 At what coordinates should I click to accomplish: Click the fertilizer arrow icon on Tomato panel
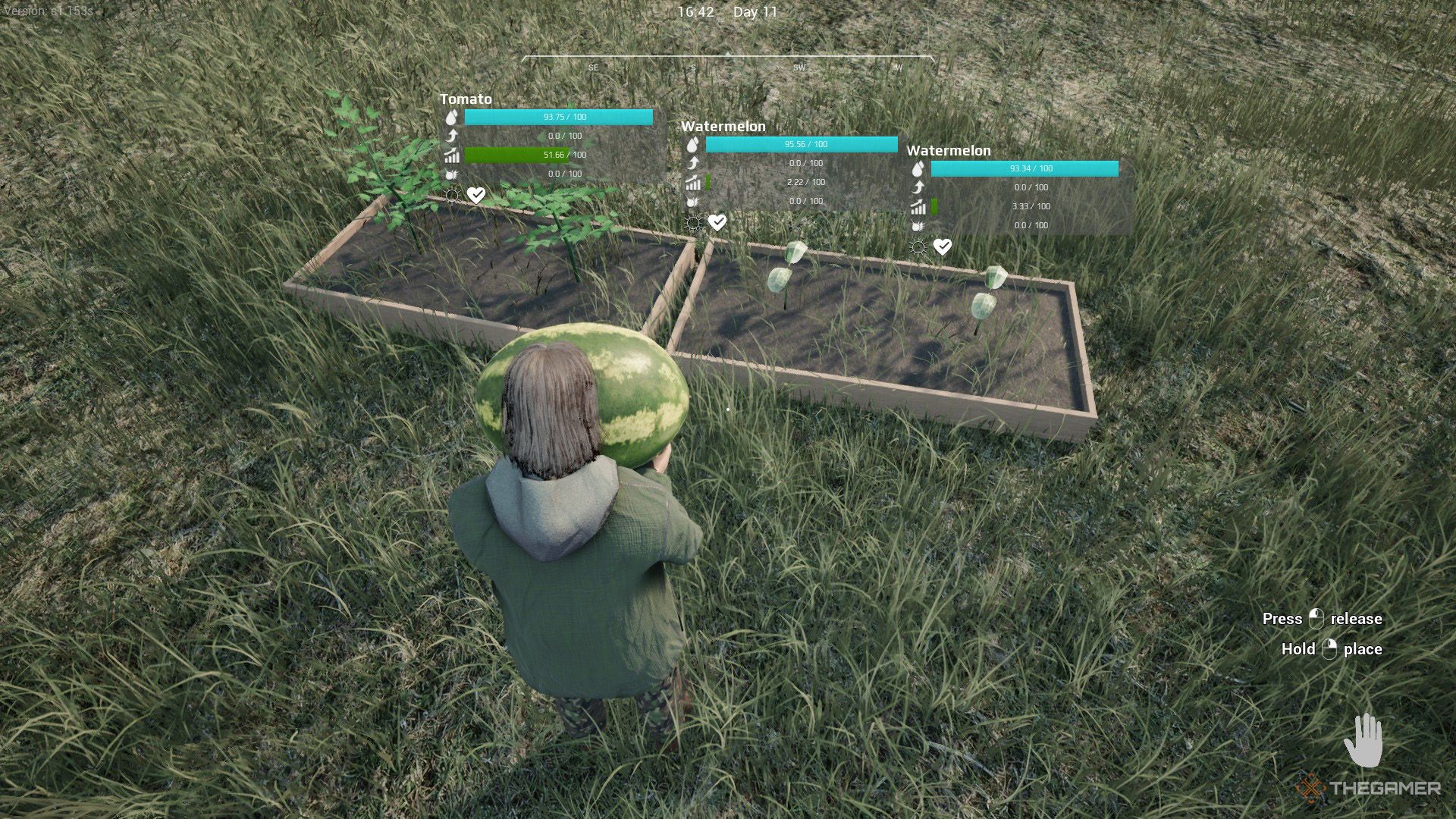click(450, 136)
